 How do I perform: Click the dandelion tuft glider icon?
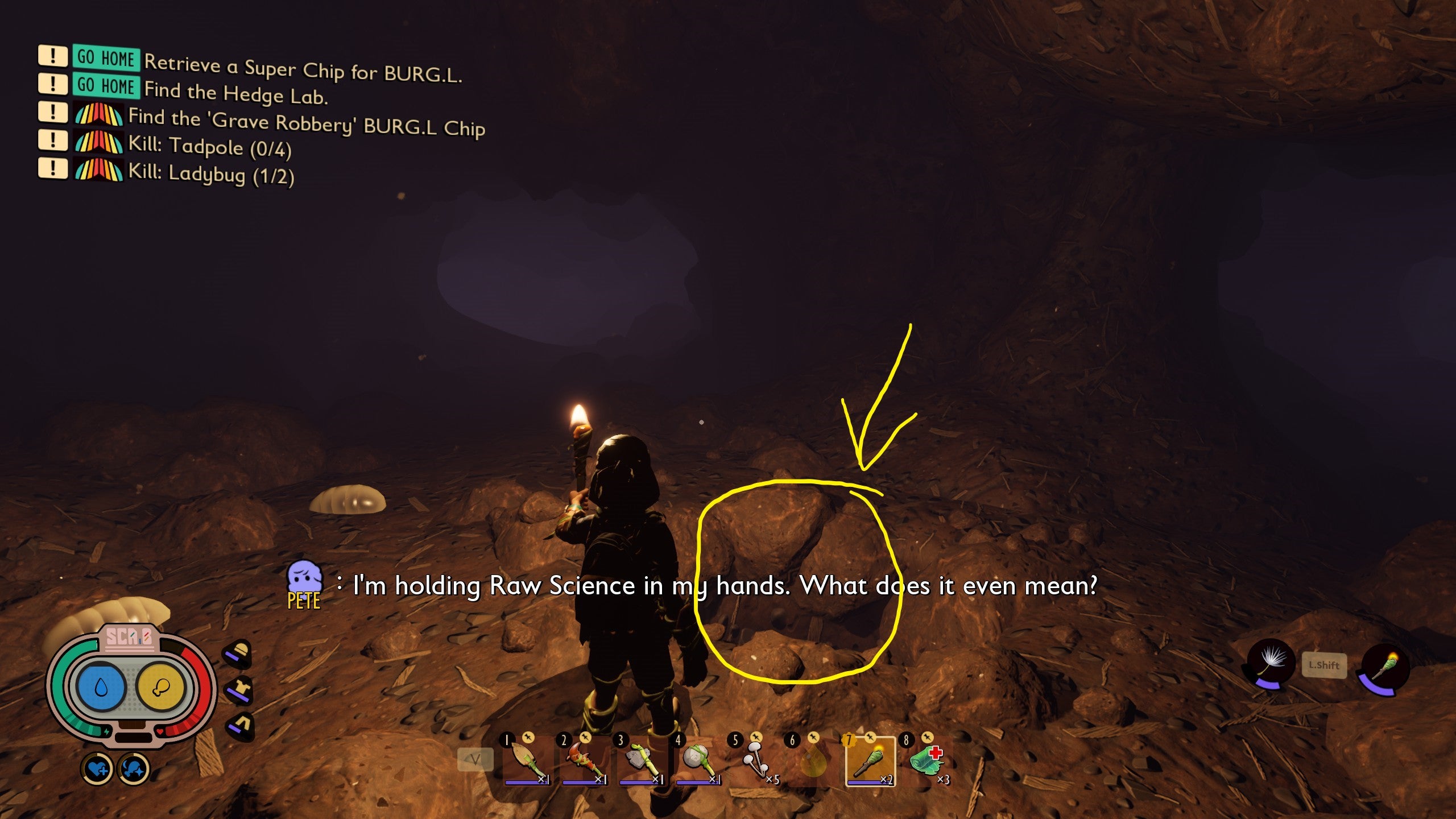1270,663
